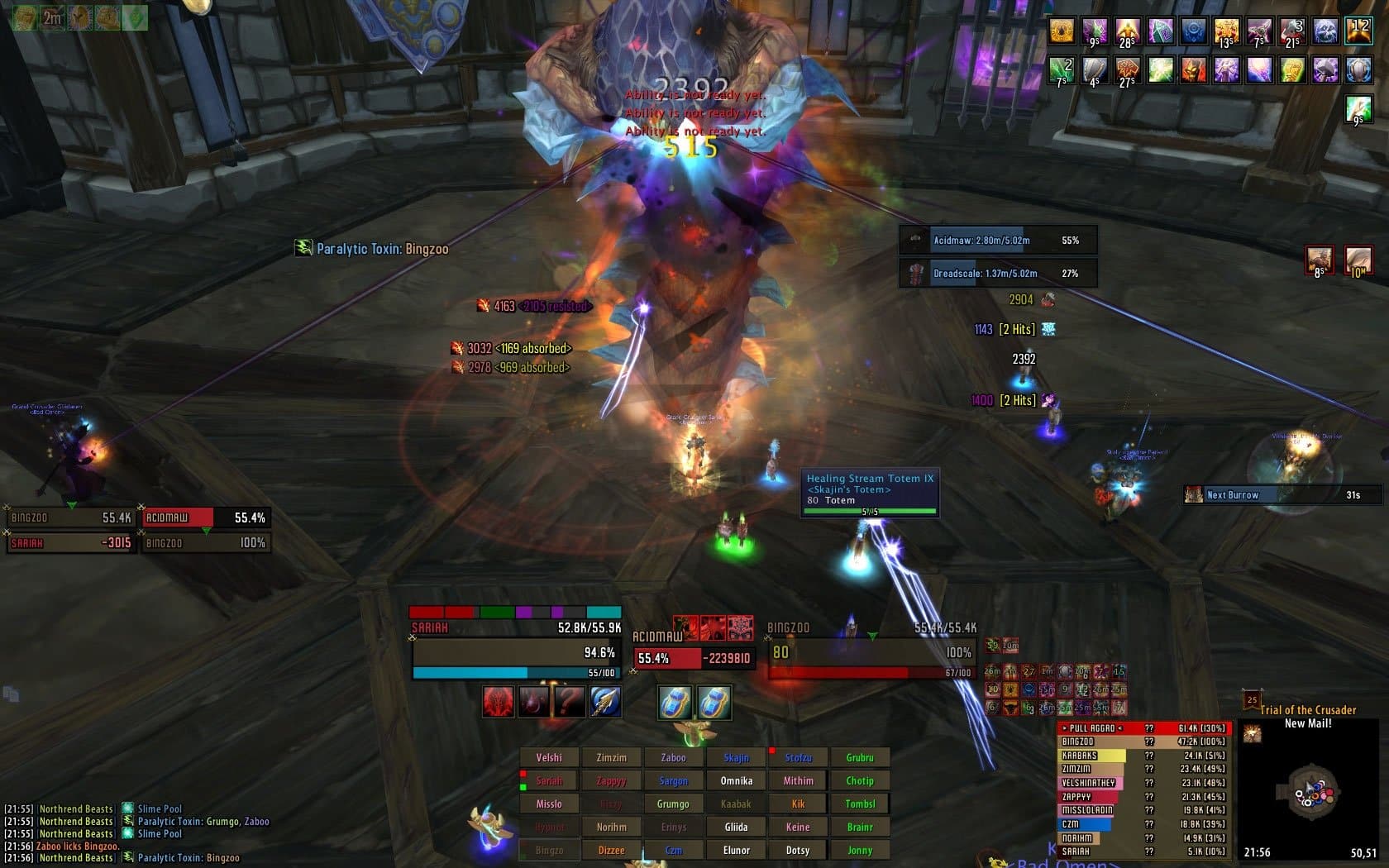Select the glowing ability icon with 12 charges
1389x868 pixels.
coord(1359,31)
